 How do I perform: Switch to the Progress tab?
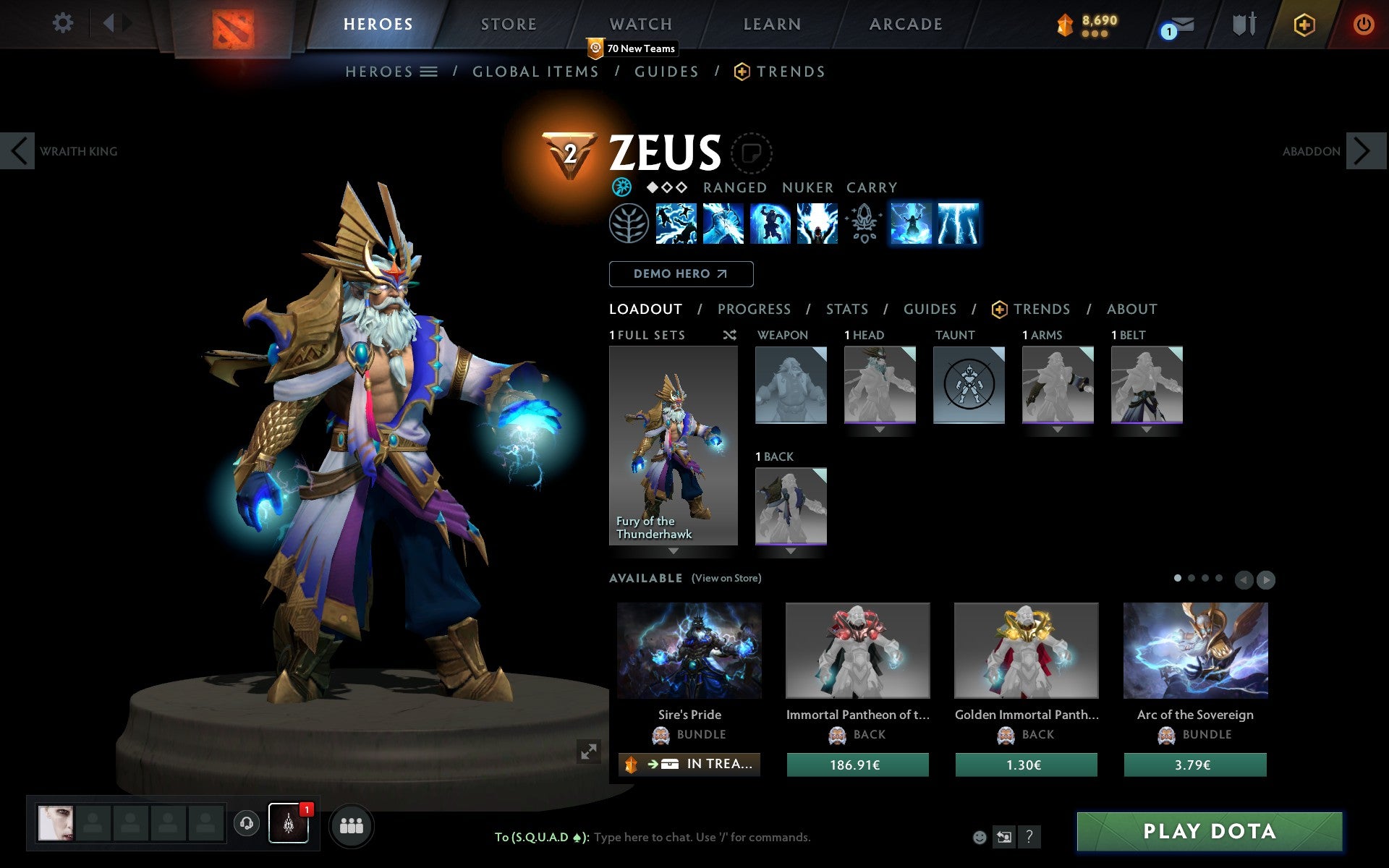pos(754,310)
